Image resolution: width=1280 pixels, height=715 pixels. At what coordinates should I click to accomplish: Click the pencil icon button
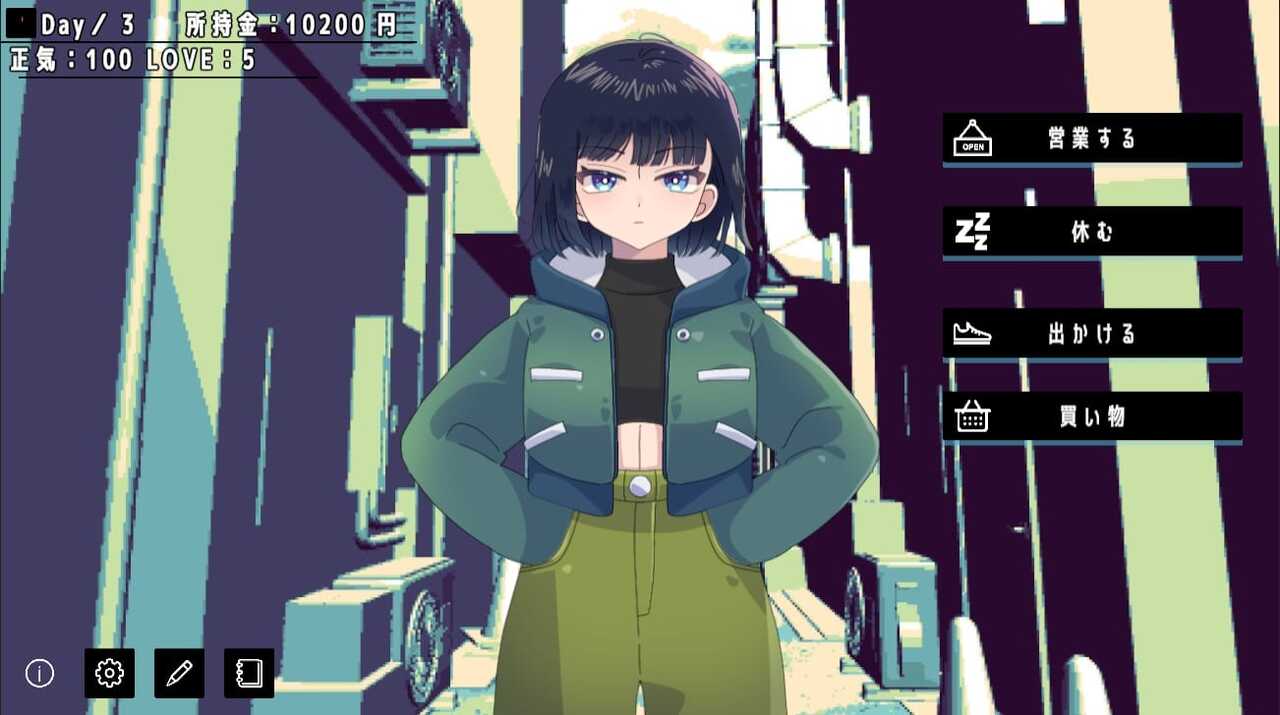point(179,673)
